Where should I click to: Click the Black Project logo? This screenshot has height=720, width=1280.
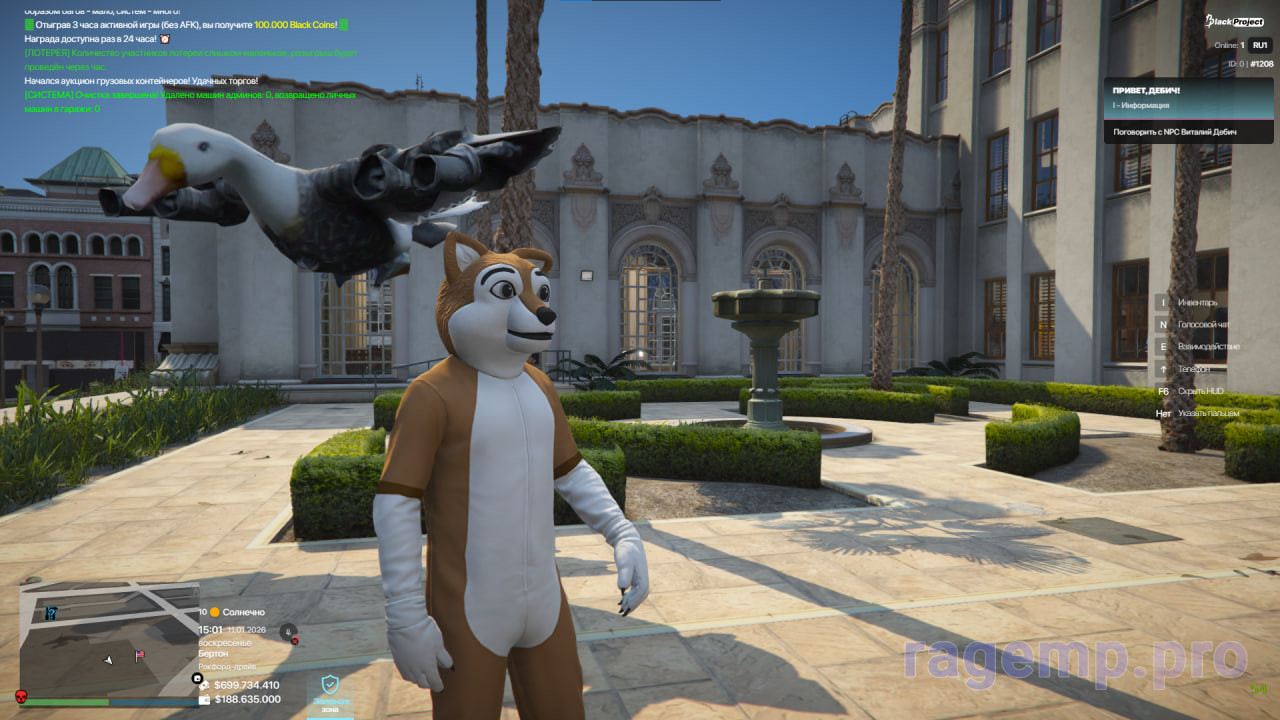pos(1235,21)
